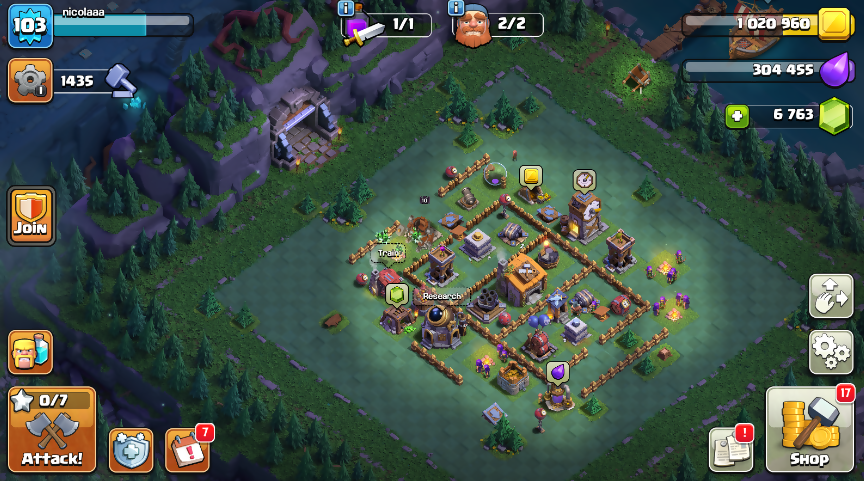Open the settings gears button
This screenshot has height=481, width=864.
pyautogui.click(x=830, y=351)
